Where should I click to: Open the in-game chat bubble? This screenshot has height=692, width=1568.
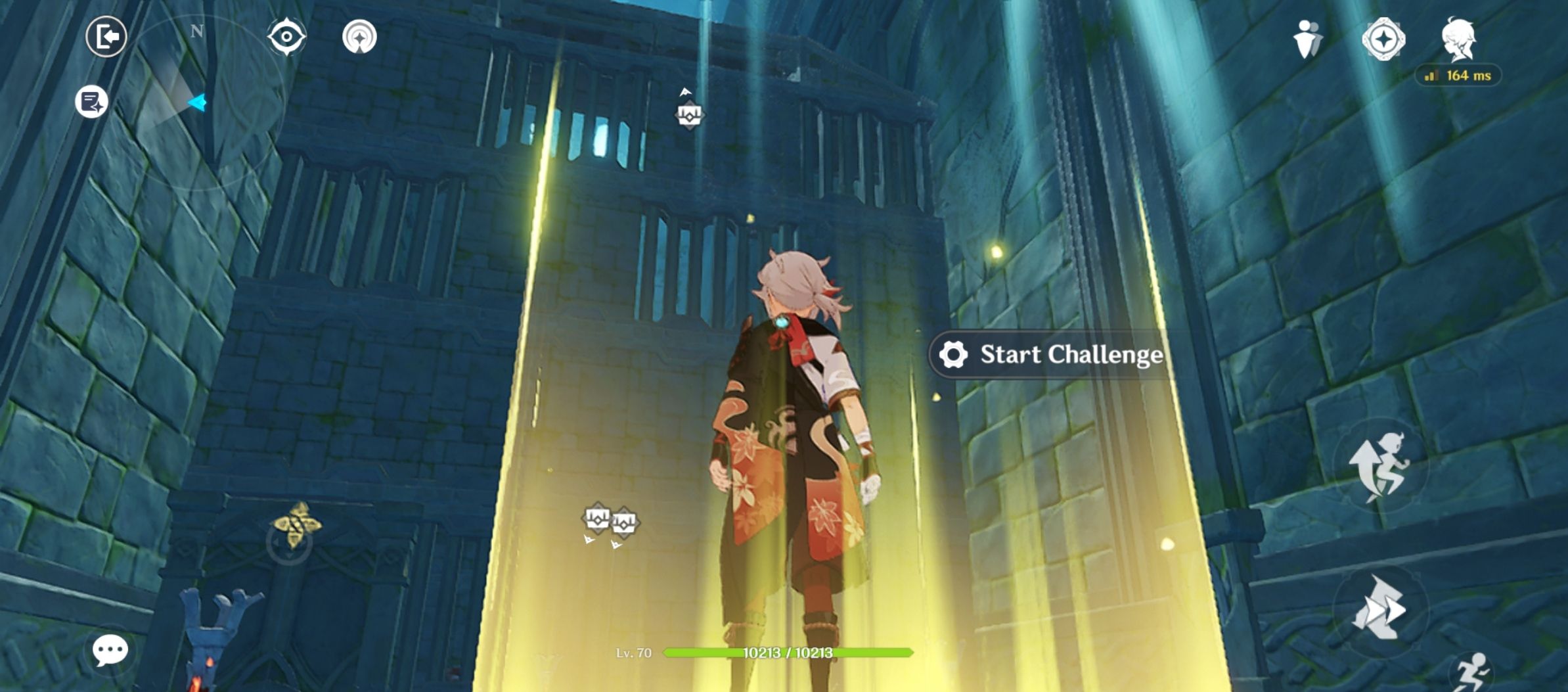(x=110, y=650)
